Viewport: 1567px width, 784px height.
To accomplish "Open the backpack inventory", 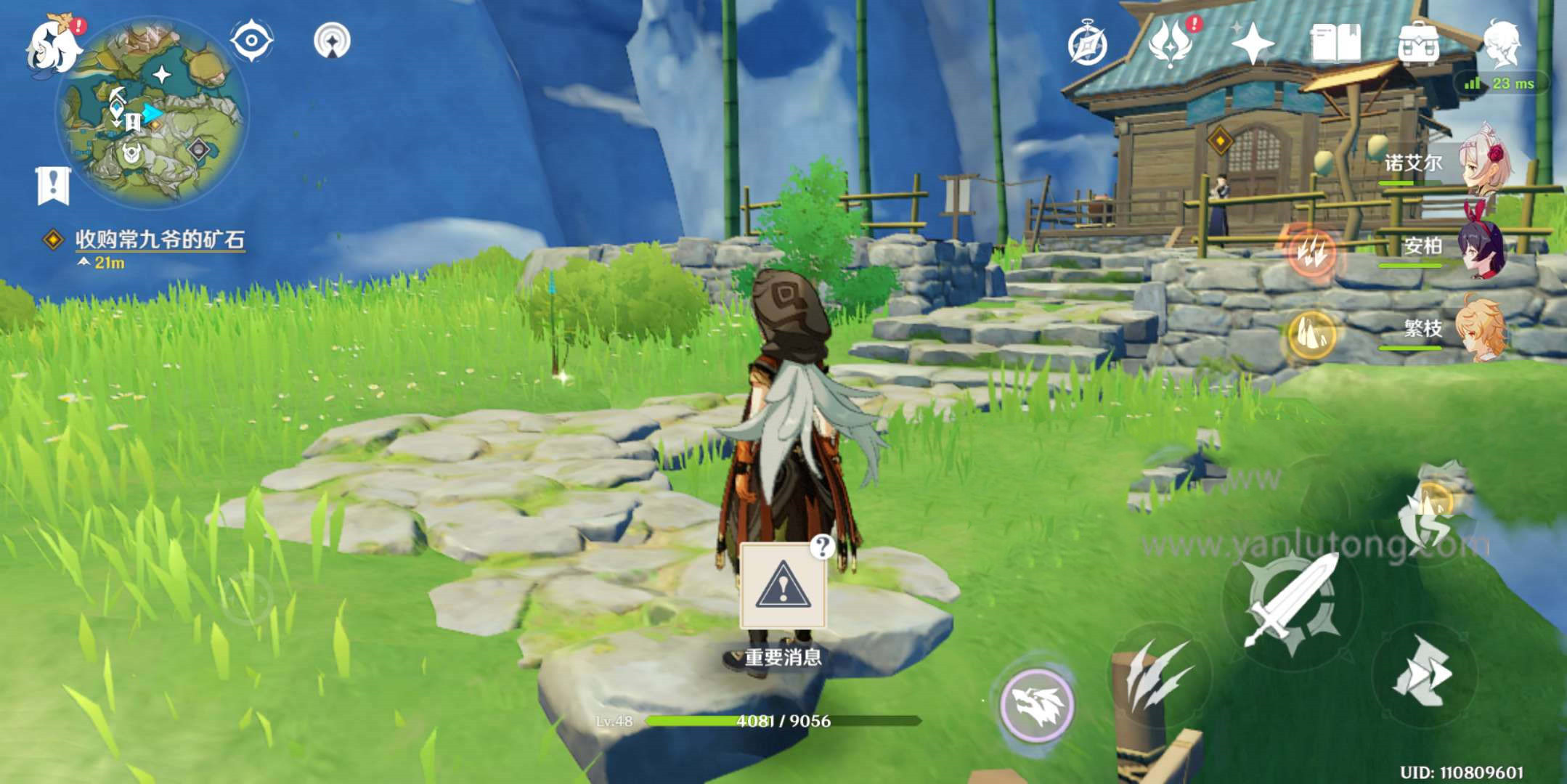I will click(1418, 44).
